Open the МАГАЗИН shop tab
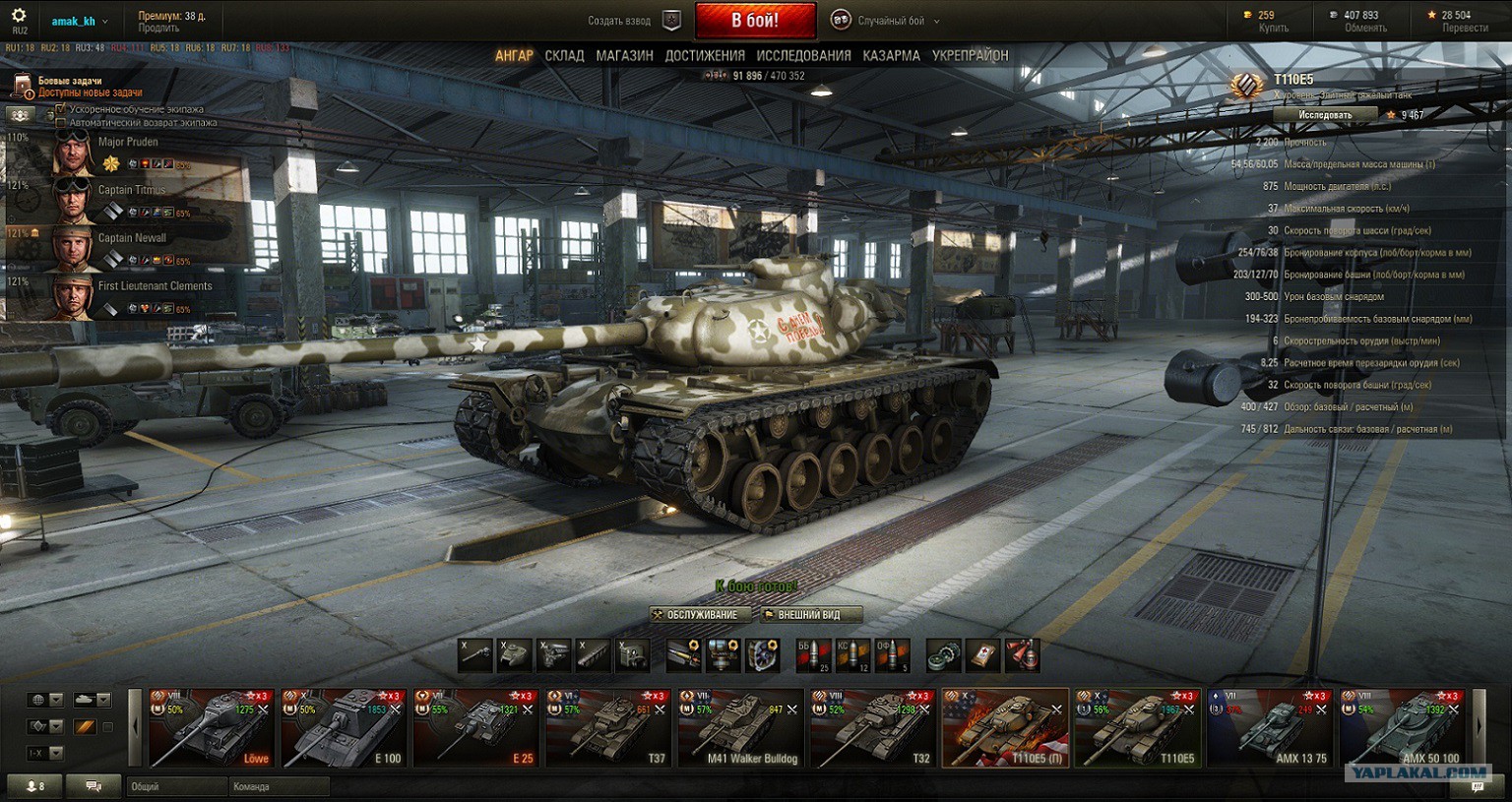 [624, 56]
